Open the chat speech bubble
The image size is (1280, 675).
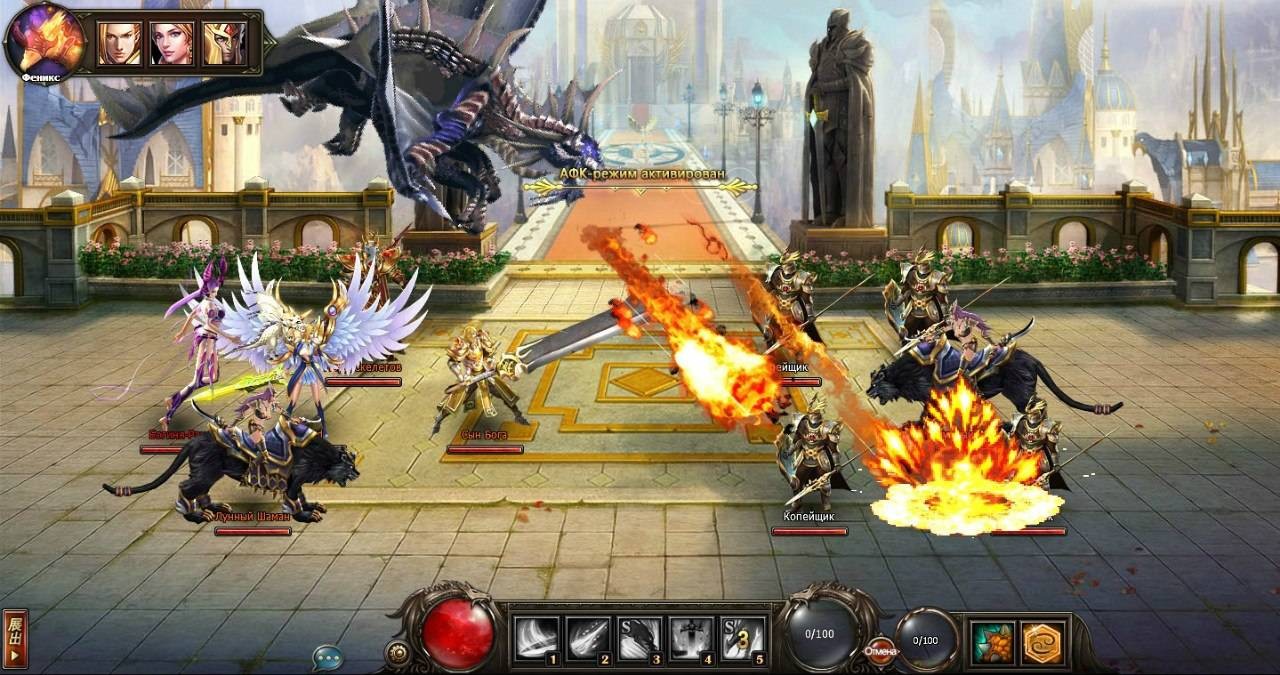327,657
